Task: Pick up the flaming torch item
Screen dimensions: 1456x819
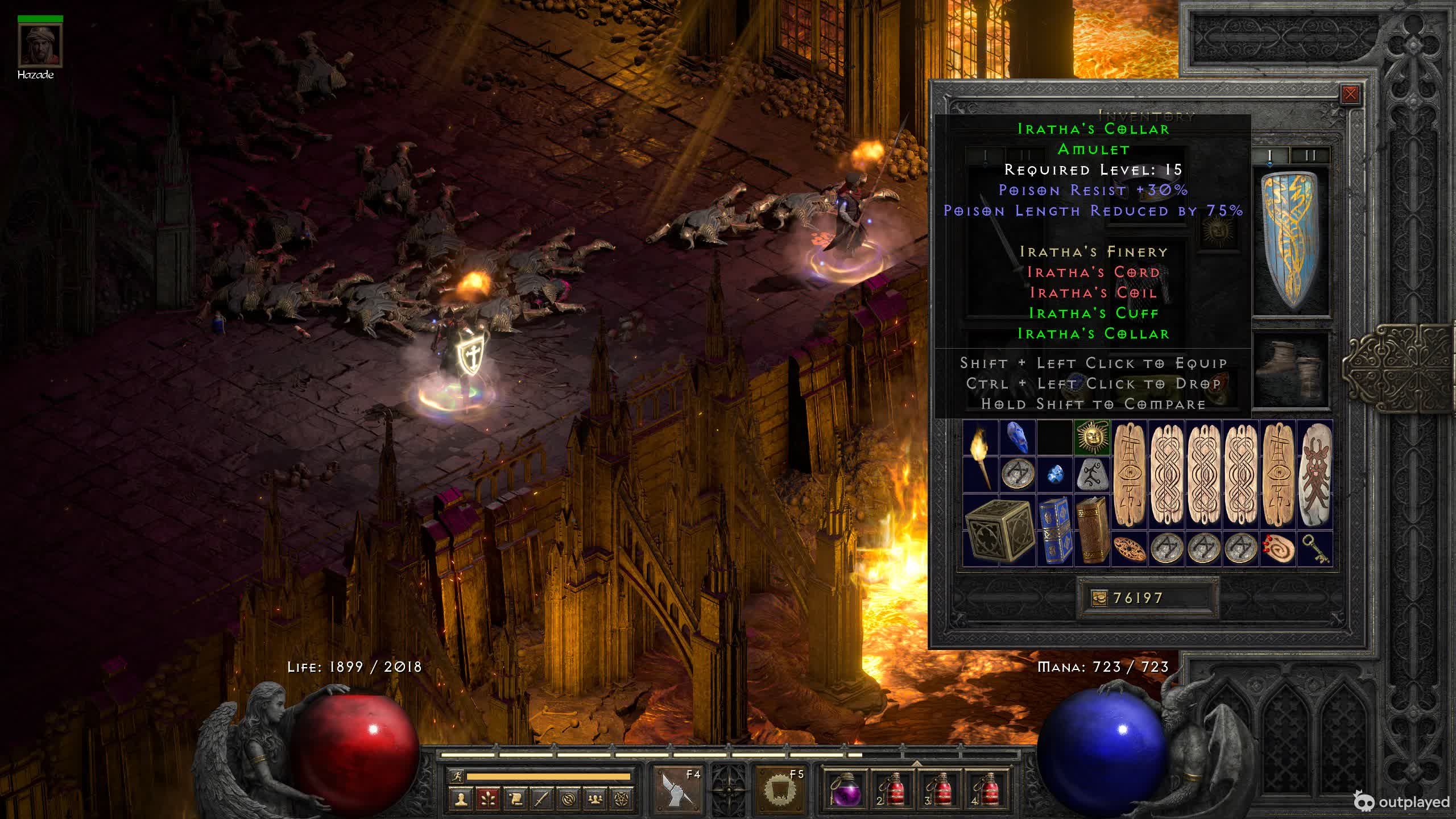Action: 981,456
